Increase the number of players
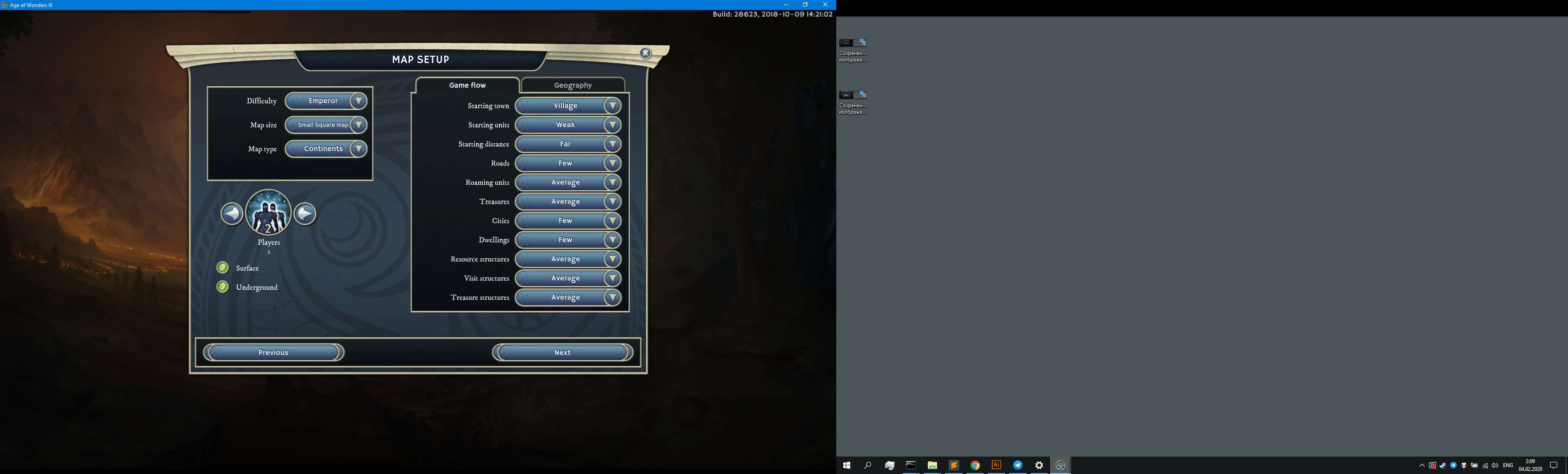This screenshot has width=1568, height=474. tap(305, 214)
